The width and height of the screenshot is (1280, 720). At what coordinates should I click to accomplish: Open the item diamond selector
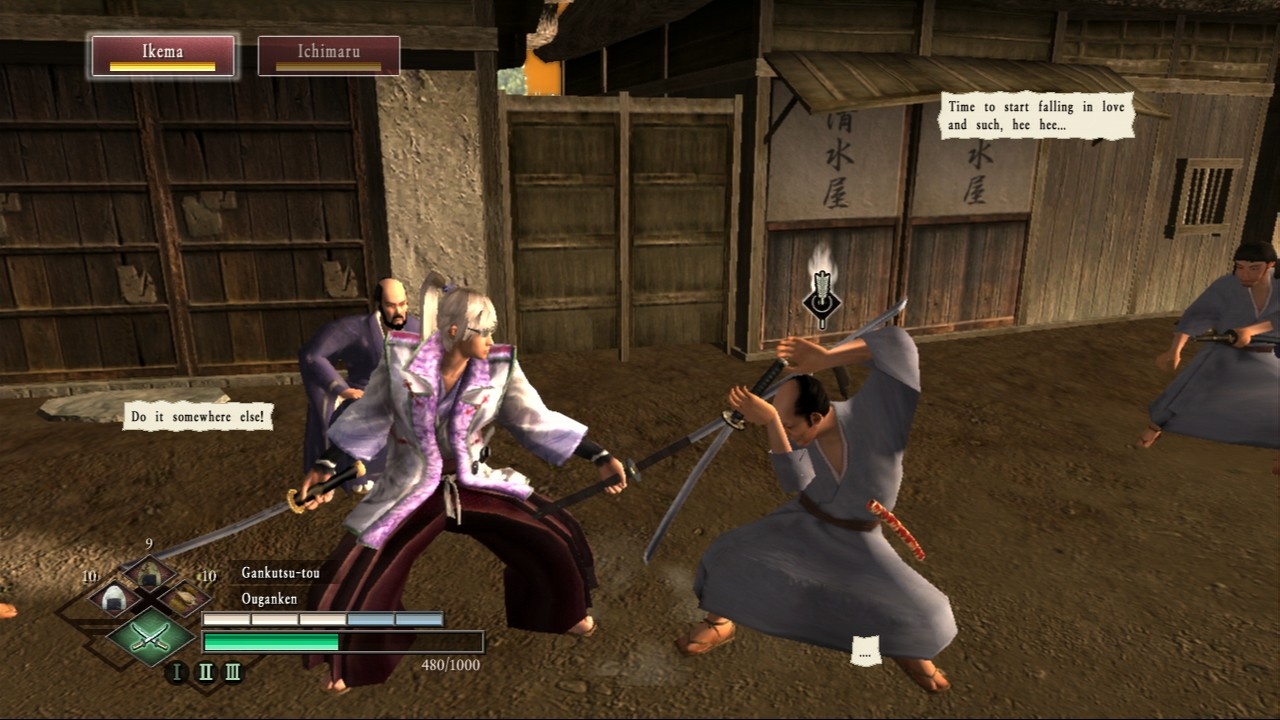pos(149,597)
